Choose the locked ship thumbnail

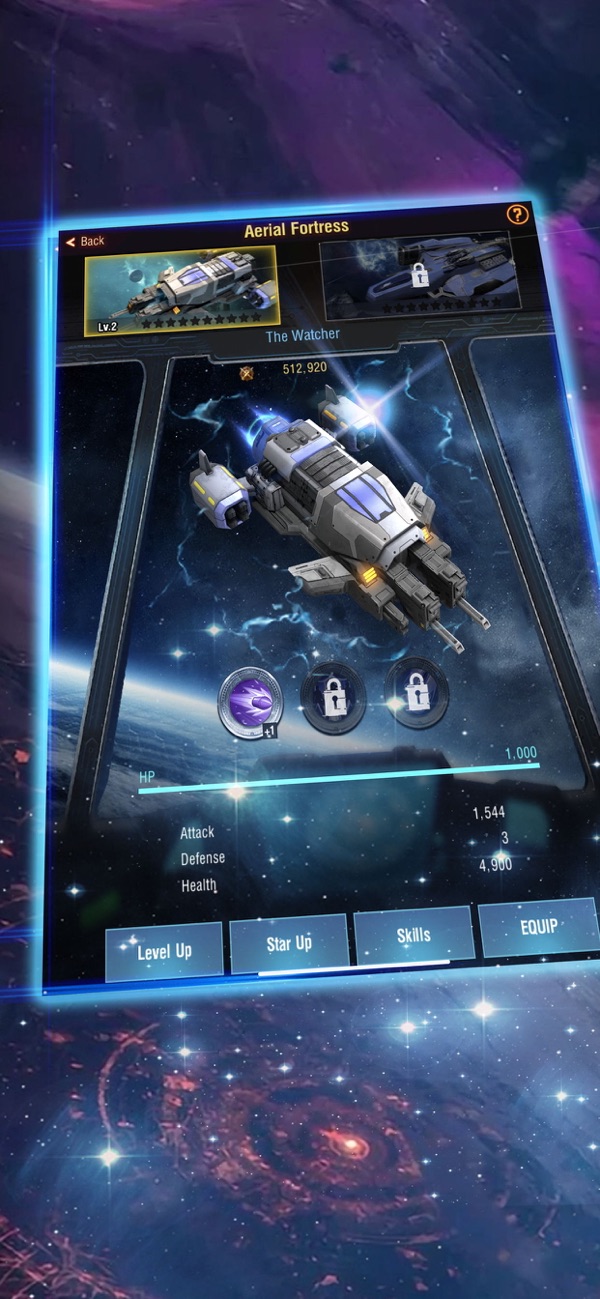[x=421, y=274]
